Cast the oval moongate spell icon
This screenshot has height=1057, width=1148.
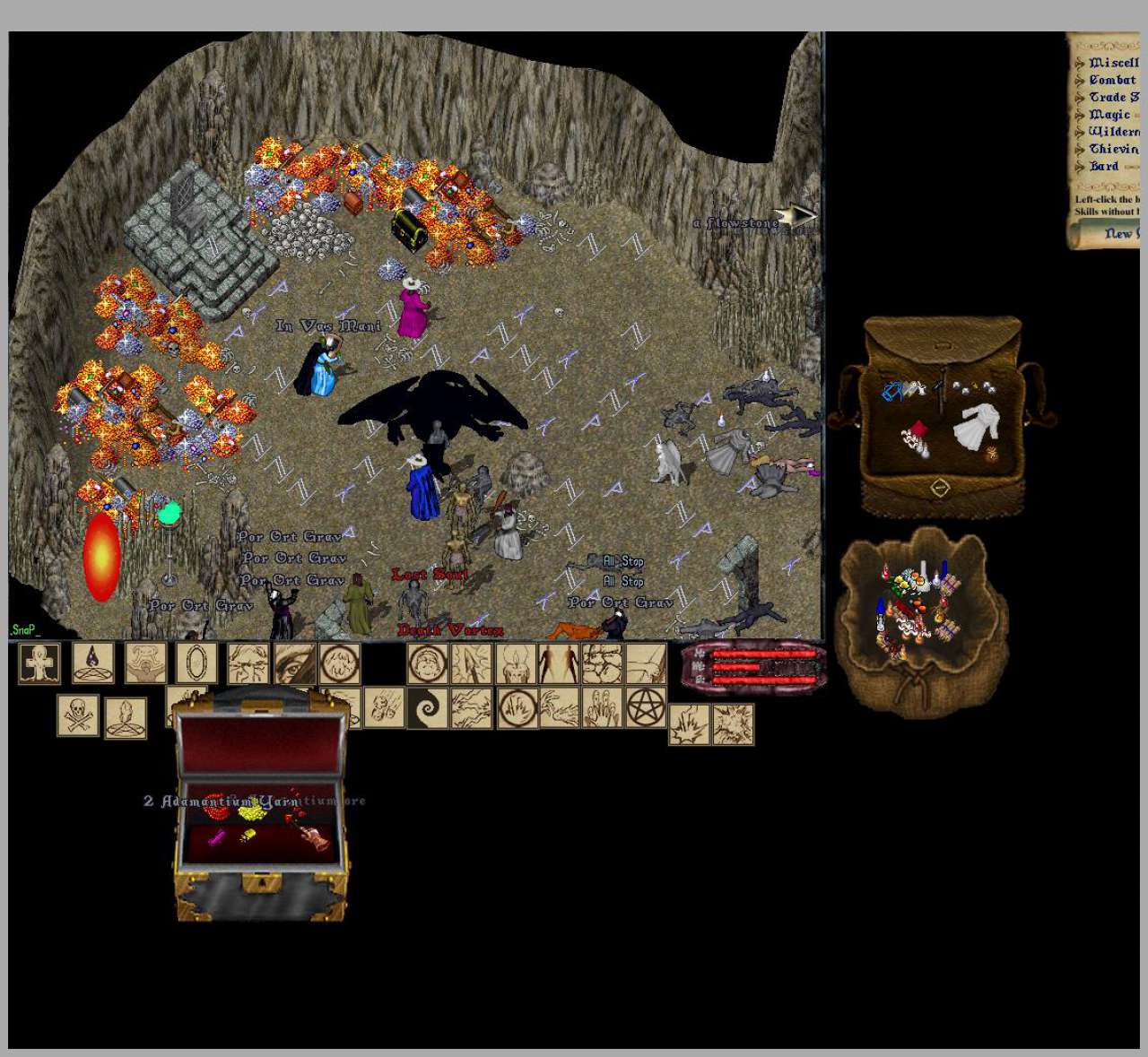click(x=196, y=663)
